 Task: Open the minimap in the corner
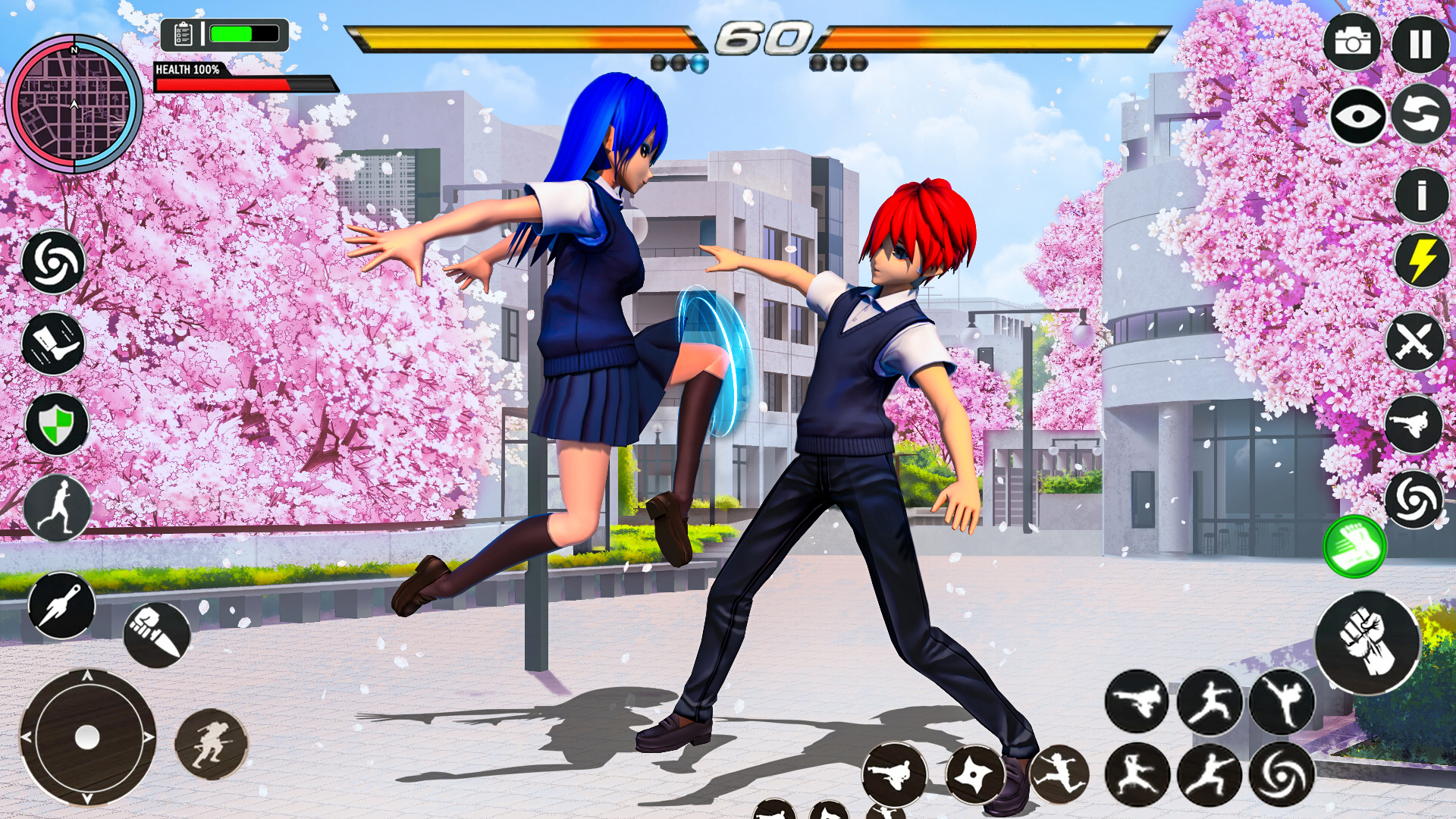coord(76,102)
